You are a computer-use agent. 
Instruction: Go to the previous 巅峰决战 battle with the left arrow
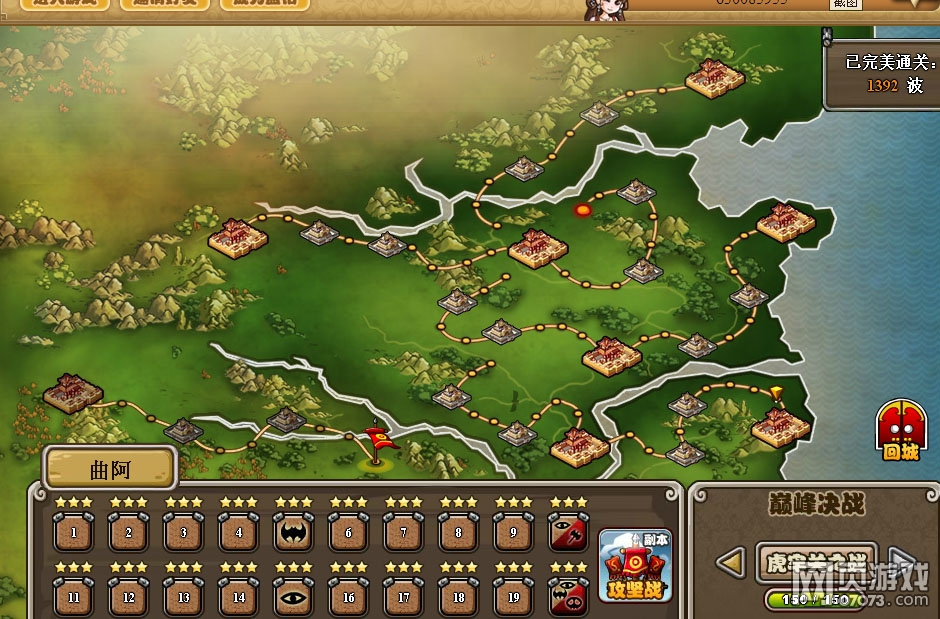(x=732, y=563)
